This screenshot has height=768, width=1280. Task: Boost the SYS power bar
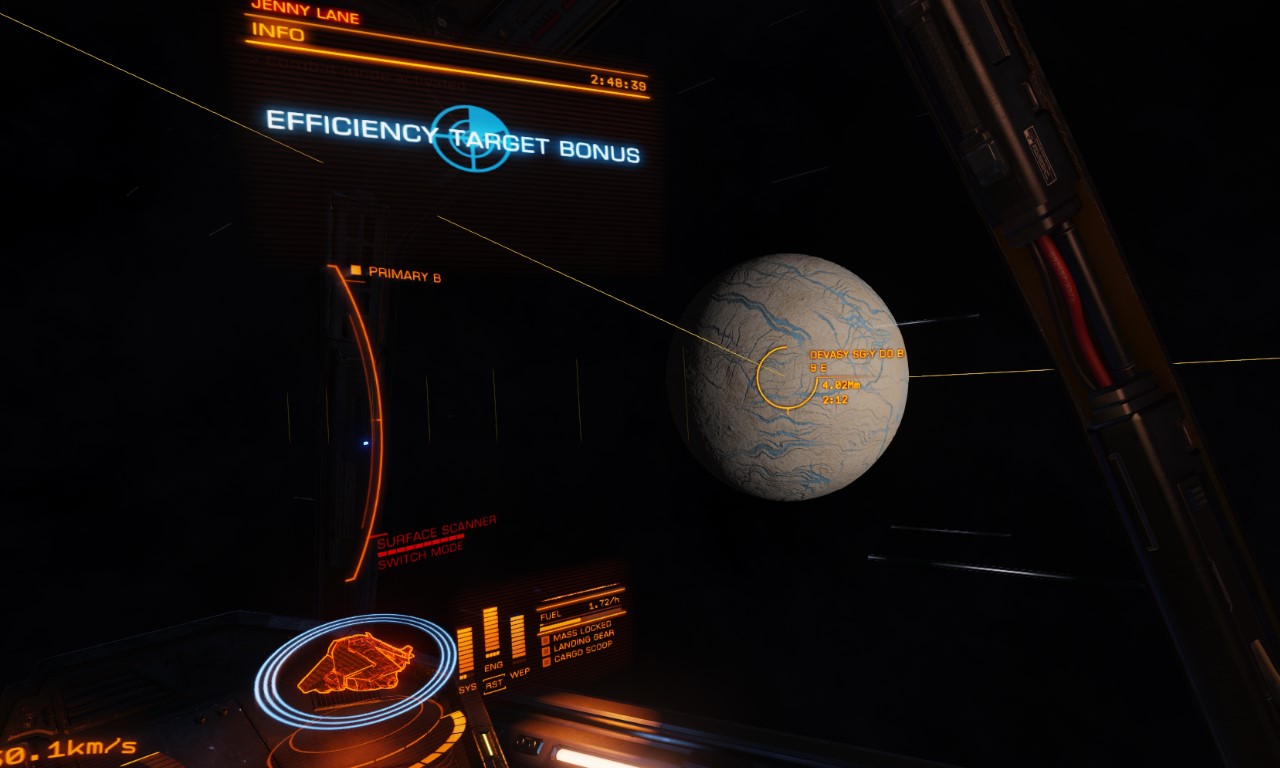click(465, 650)
